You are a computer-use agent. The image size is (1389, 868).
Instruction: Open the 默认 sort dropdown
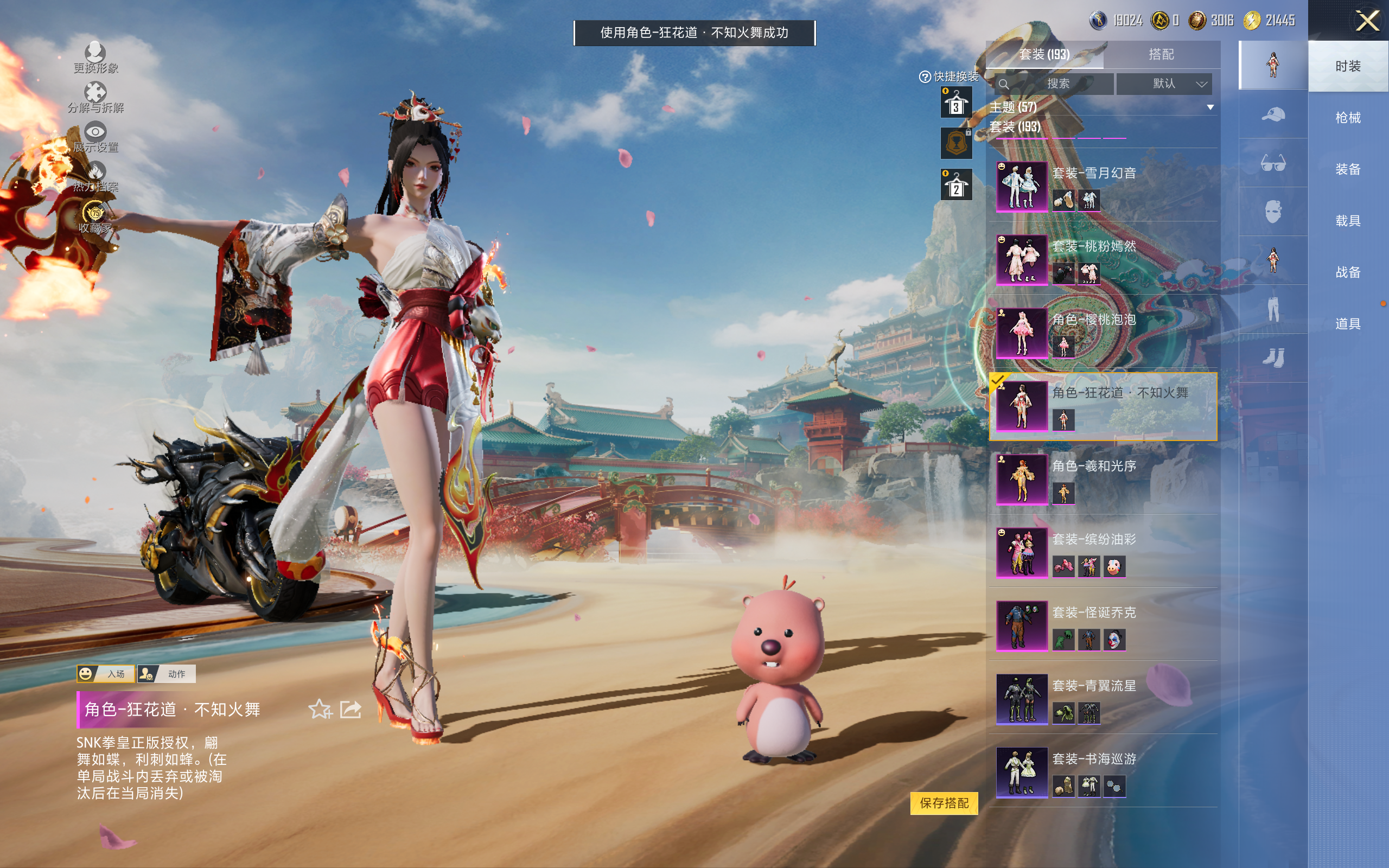pos(1163,84)
